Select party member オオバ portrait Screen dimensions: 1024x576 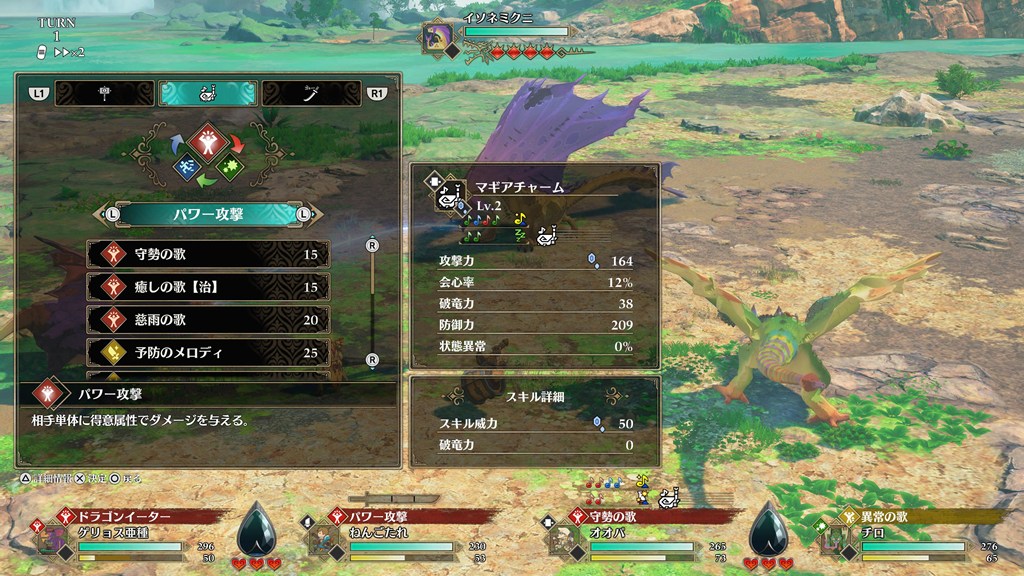click(563, 541)
